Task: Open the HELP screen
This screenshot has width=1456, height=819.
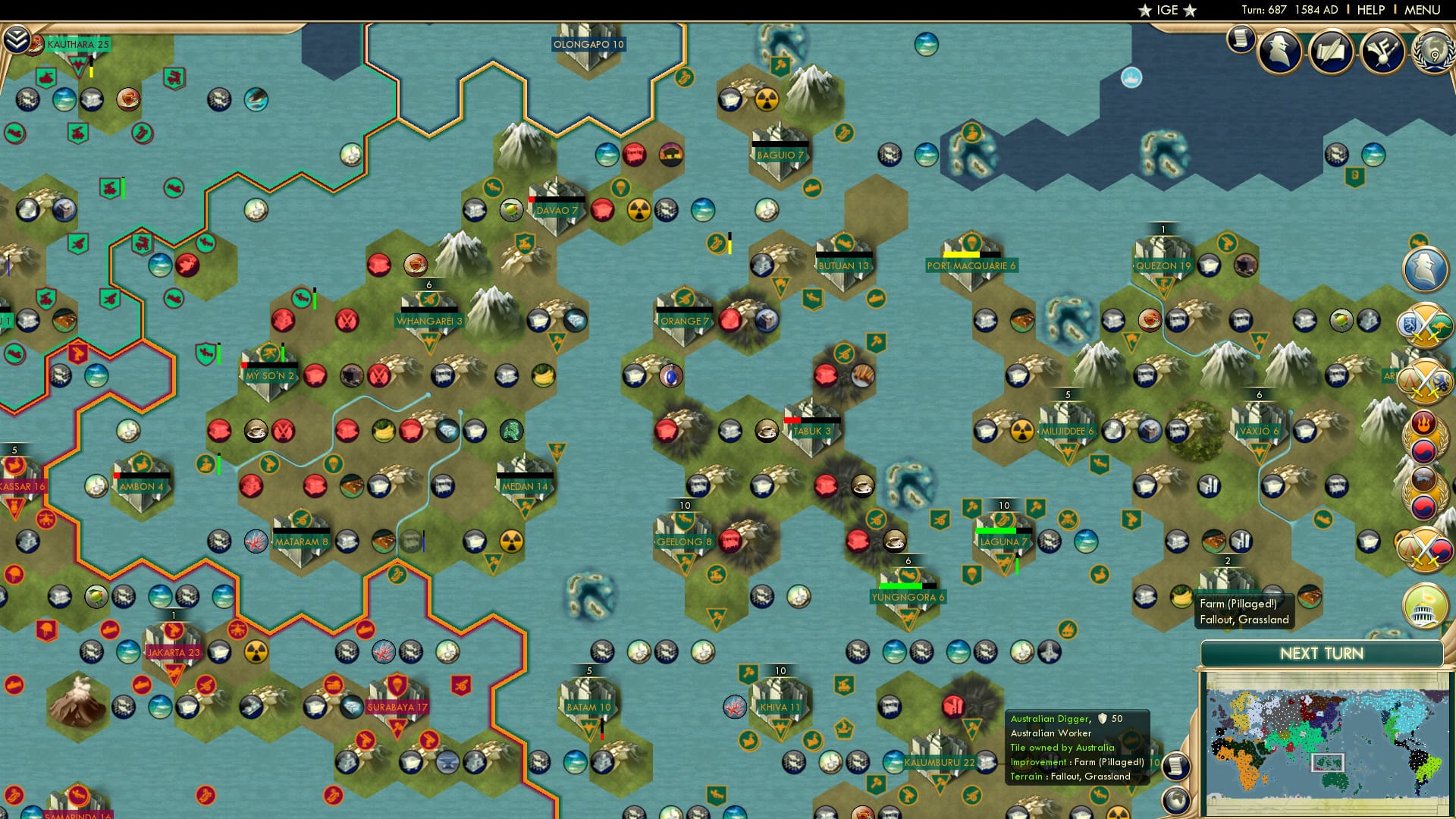Action: click(1370, 9)
